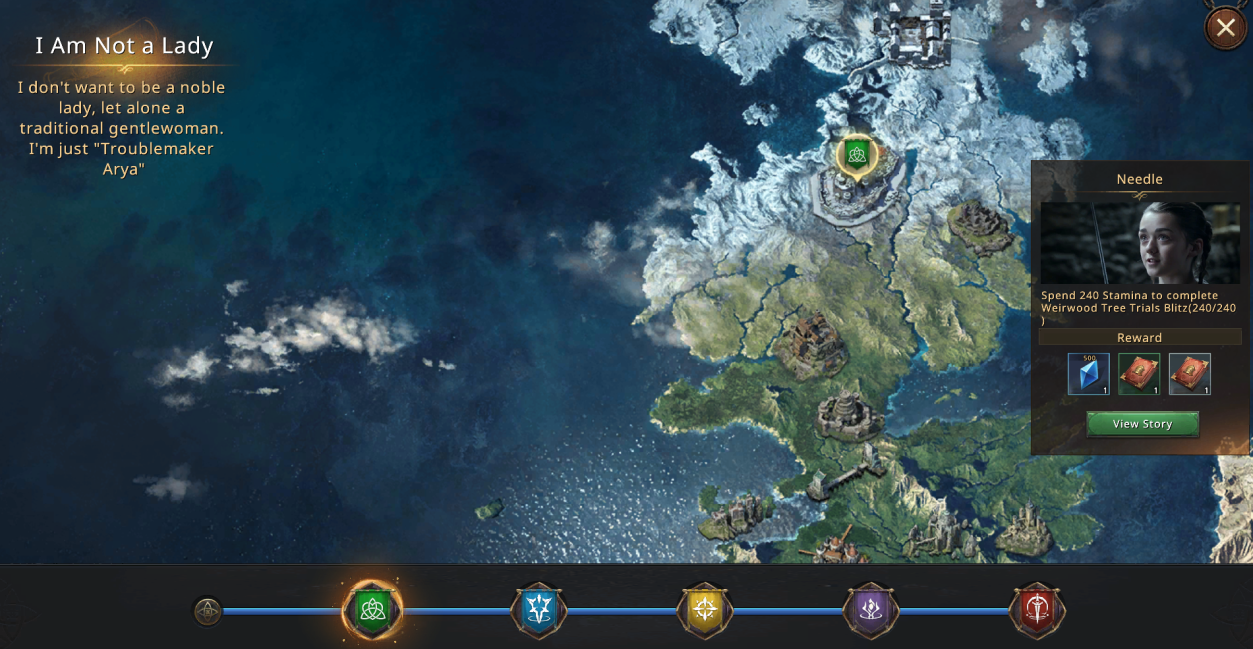Select the green map marker over Winterfell
The height and width of the screenshot is (649, 1253).
click(856, 154)
